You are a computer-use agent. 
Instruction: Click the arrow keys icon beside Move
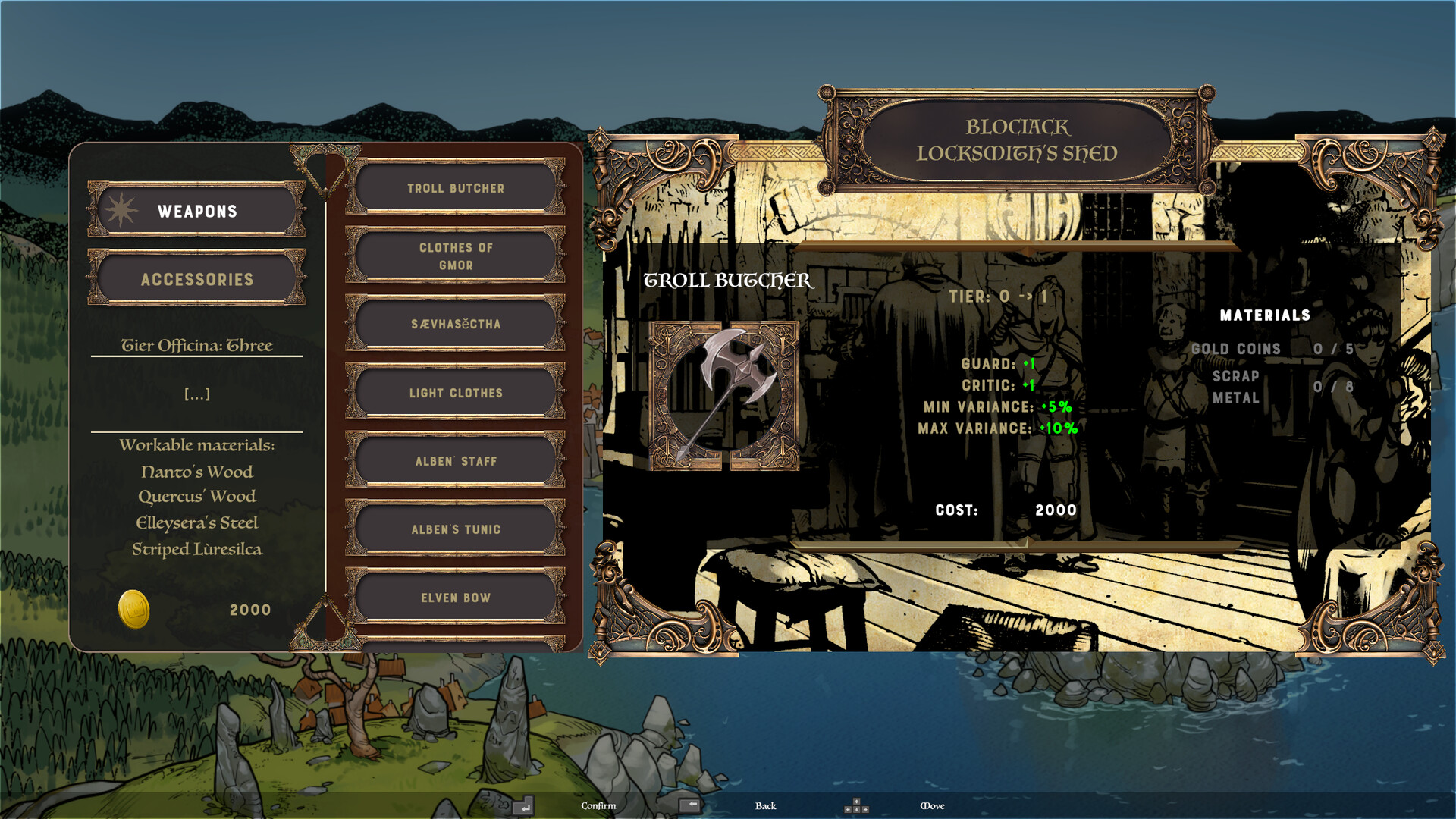pos(857,805)
